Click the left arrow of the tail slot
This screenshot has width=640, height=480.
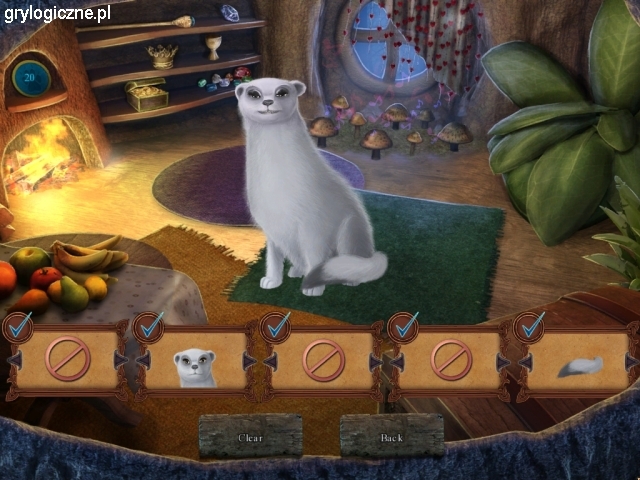(523, 361)
